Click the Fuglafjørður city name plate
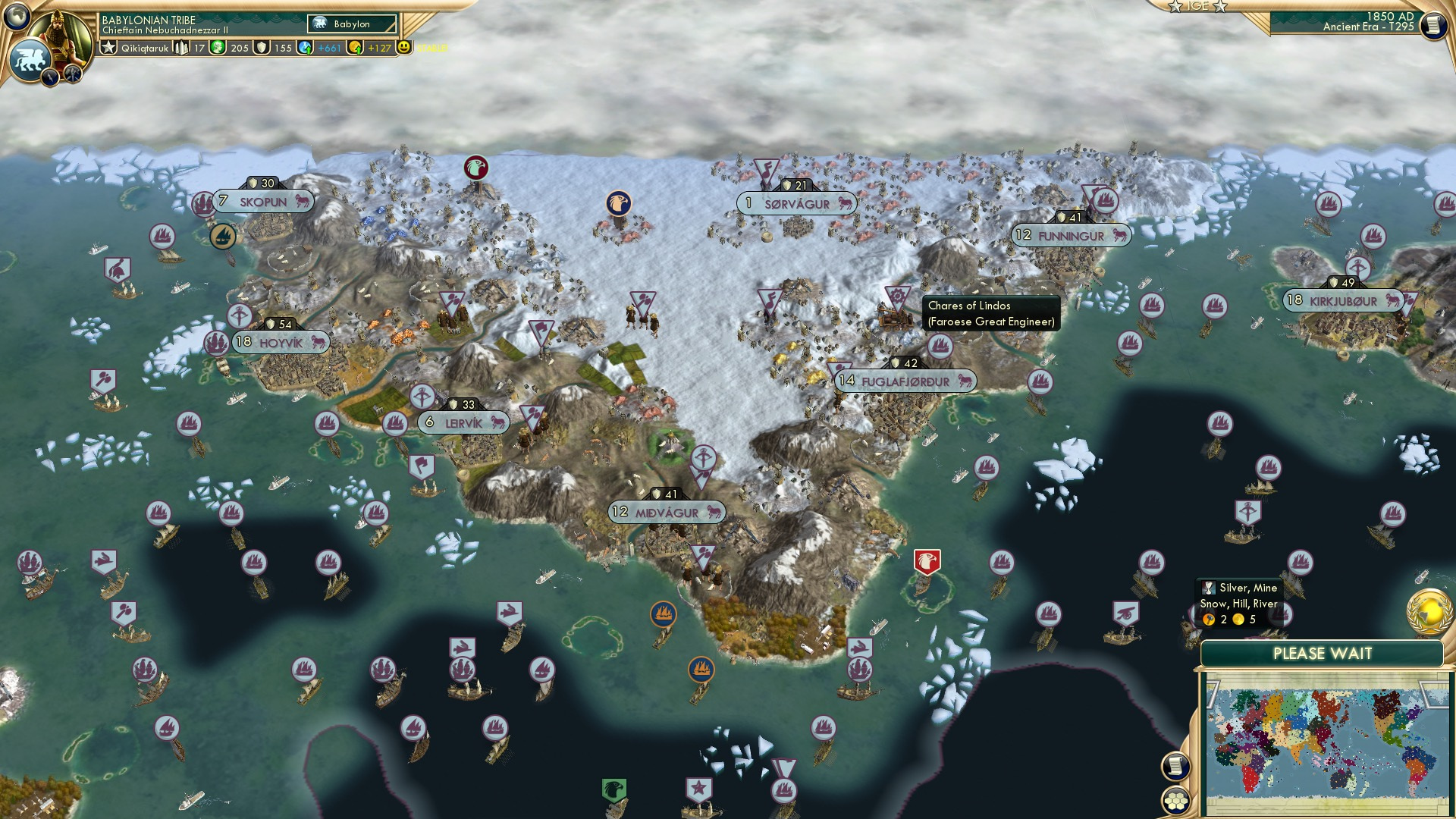 (x=907, y=382)
